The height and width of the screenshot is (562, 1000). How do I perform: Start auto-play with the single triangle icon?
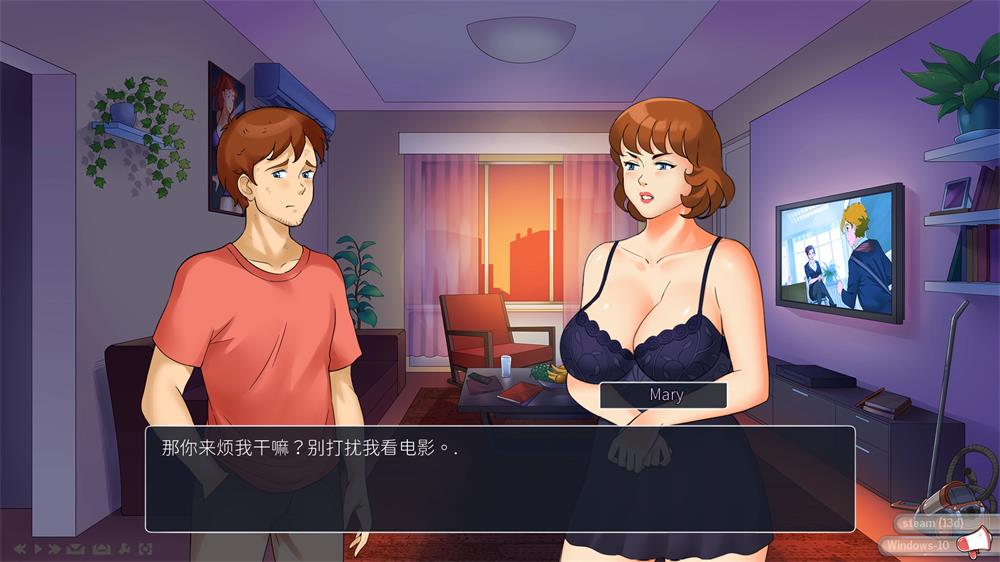tap(38, 549)
